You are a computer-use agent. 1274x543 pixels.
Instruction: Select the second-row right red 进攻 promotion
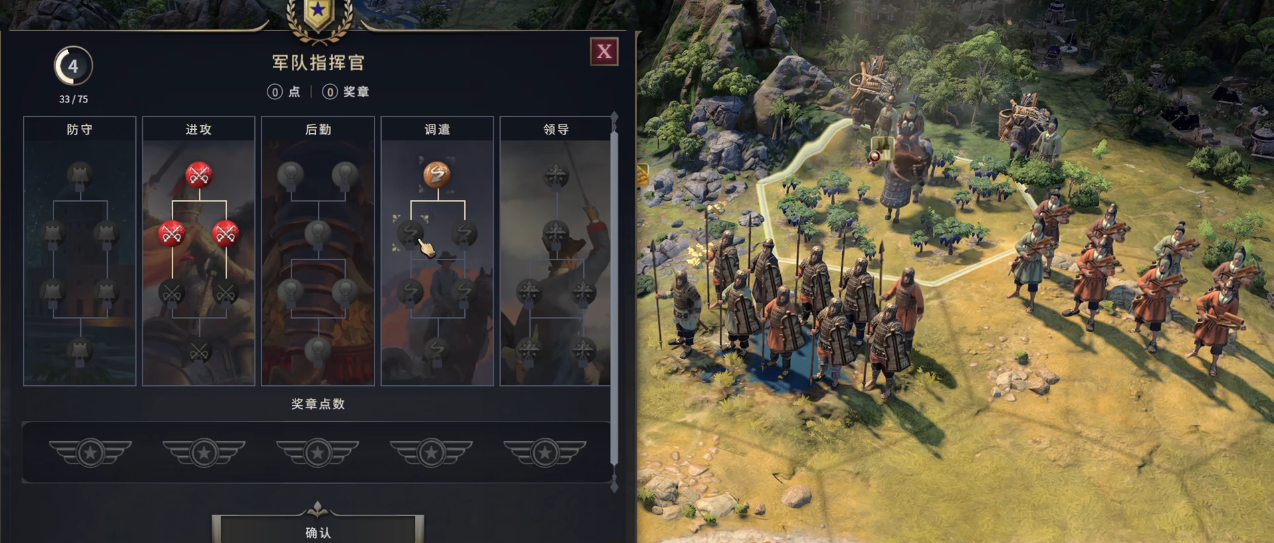click(225, 233)
